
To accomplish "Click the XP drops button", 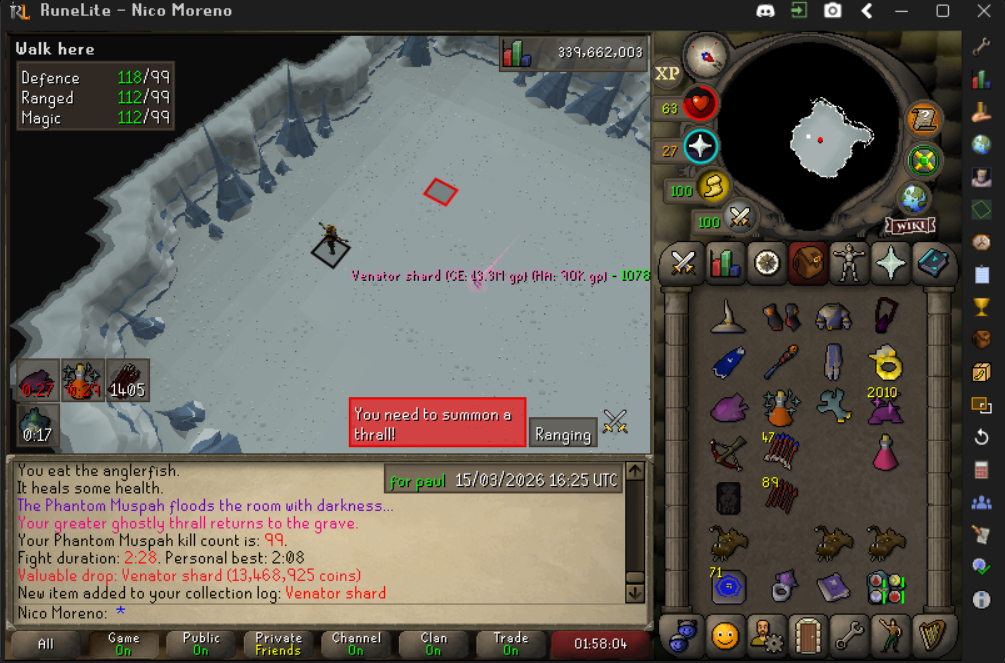I will (x=667, y=74).
